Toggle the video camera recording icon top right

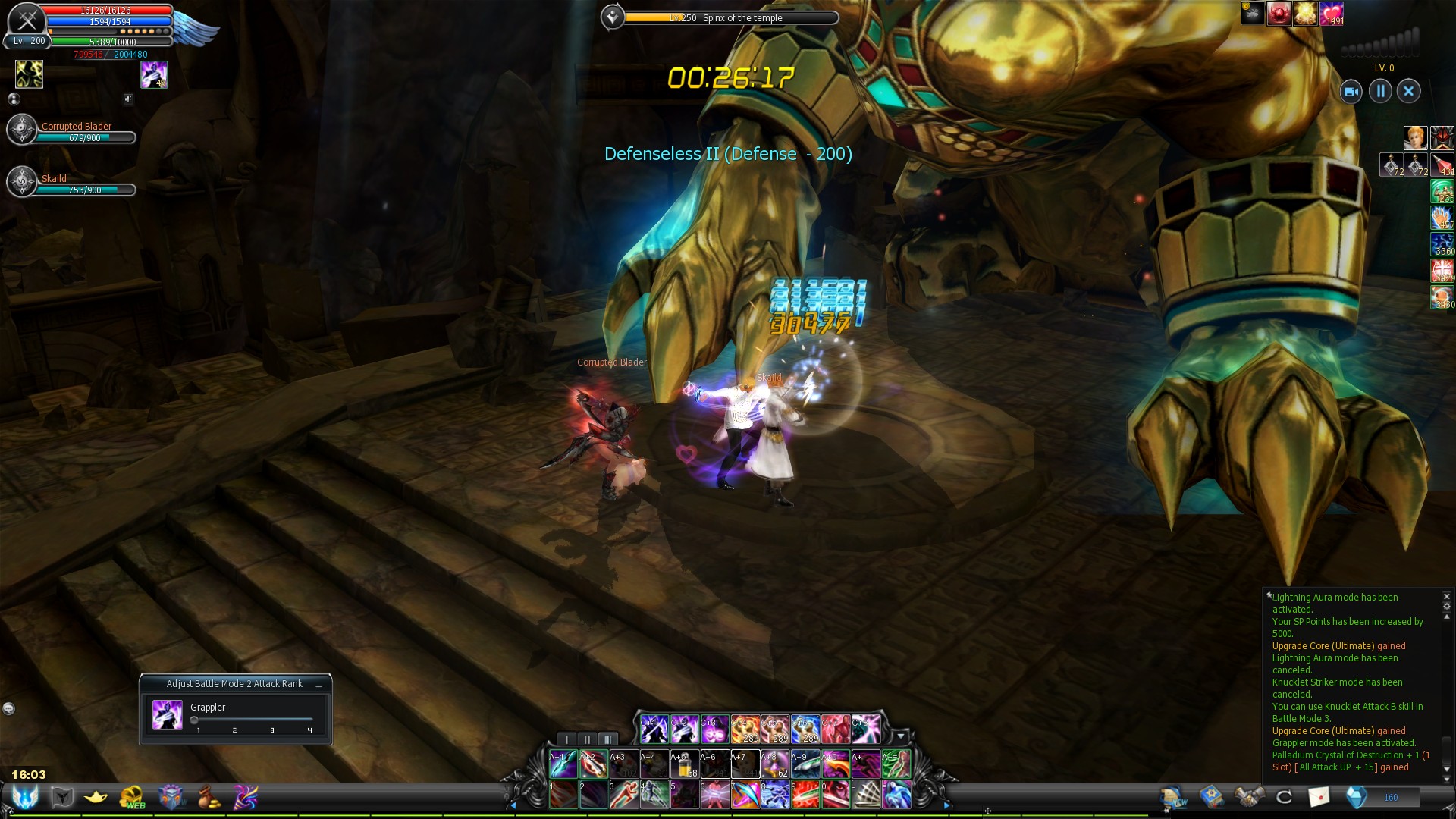[x=1351, y=91]
